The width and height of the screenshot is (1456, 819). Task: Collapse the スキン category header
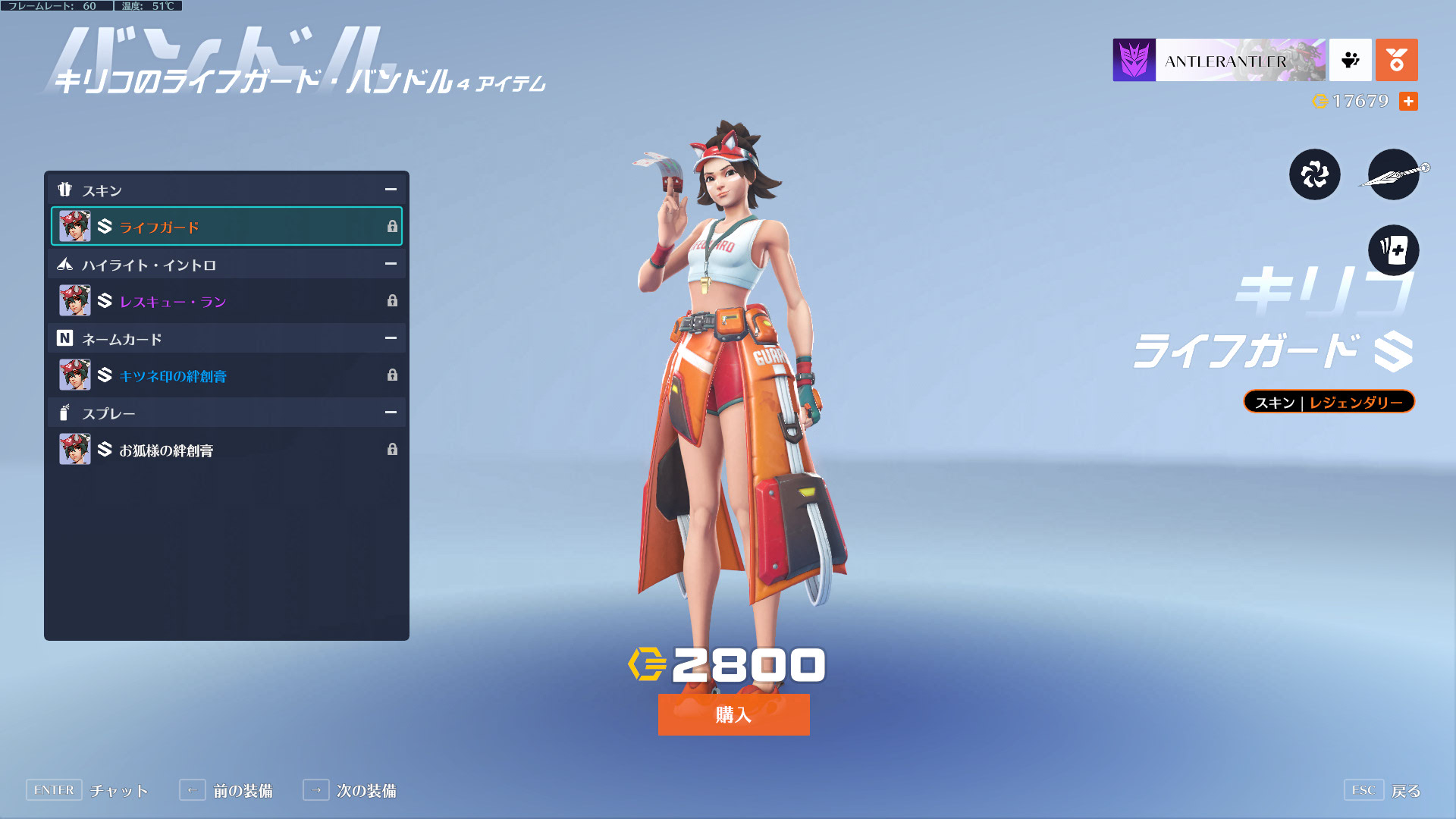coord(391,190)
